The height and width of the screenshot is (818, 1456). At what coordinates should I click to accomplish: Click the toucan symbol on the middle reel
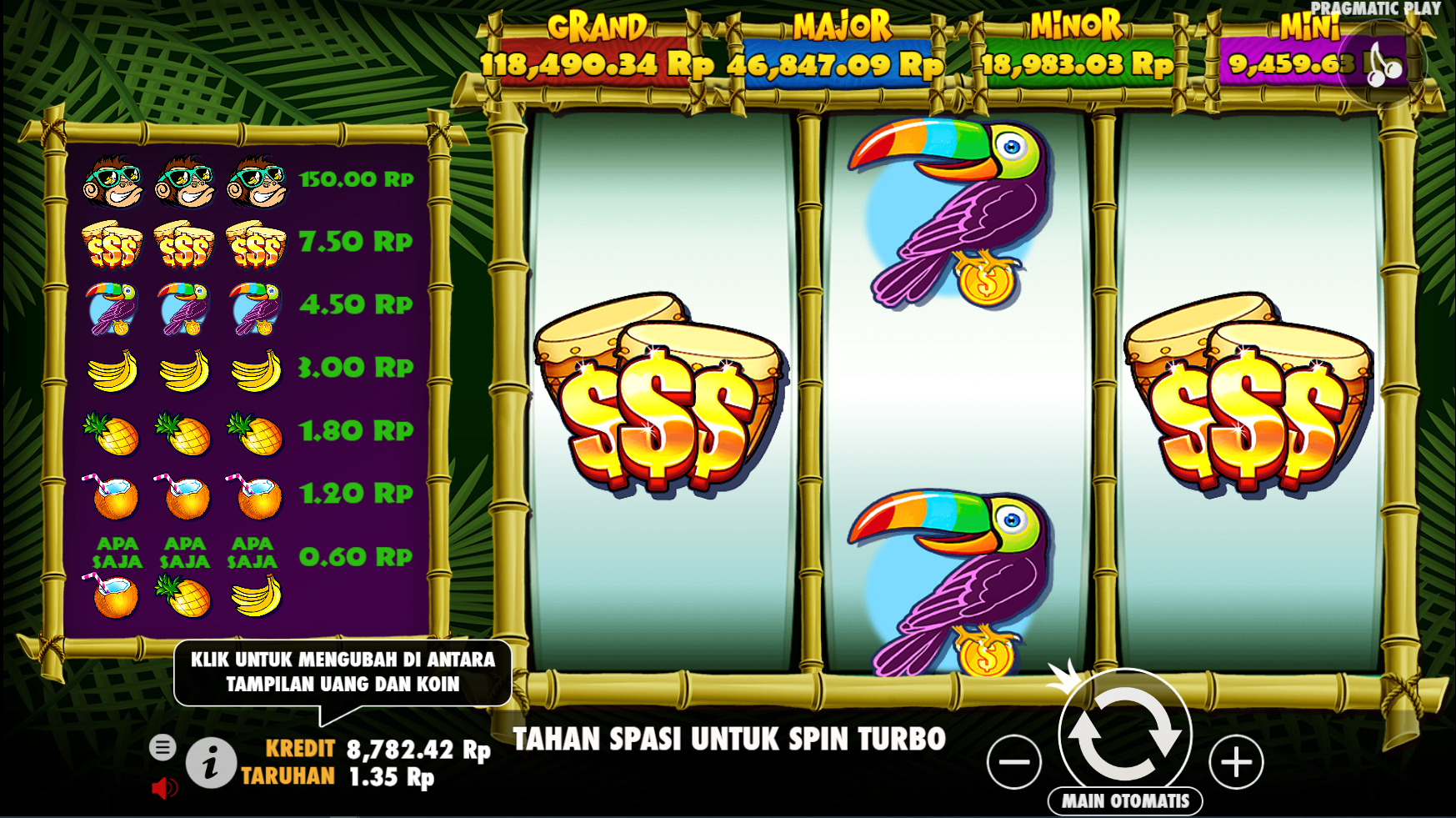pyautogui.click(x=950, y=213)
